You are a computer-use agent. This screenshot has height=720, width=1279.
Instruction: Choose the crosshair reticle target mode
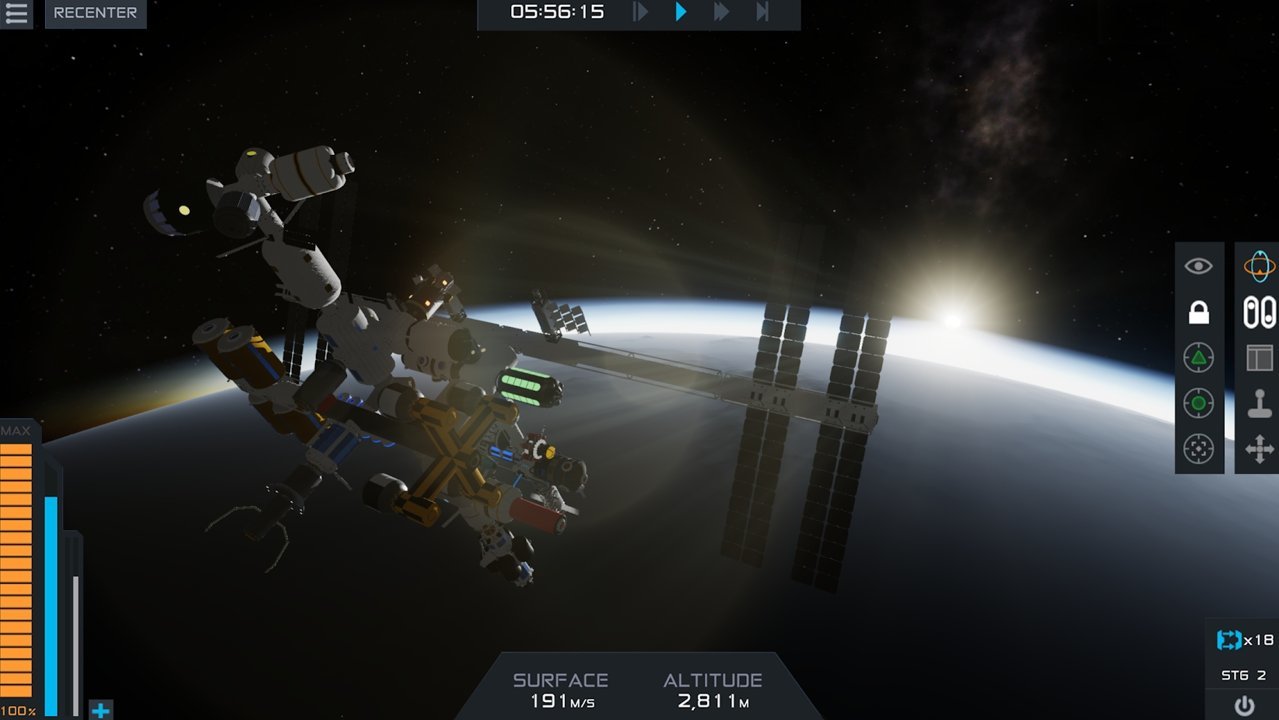(1198, 449)
